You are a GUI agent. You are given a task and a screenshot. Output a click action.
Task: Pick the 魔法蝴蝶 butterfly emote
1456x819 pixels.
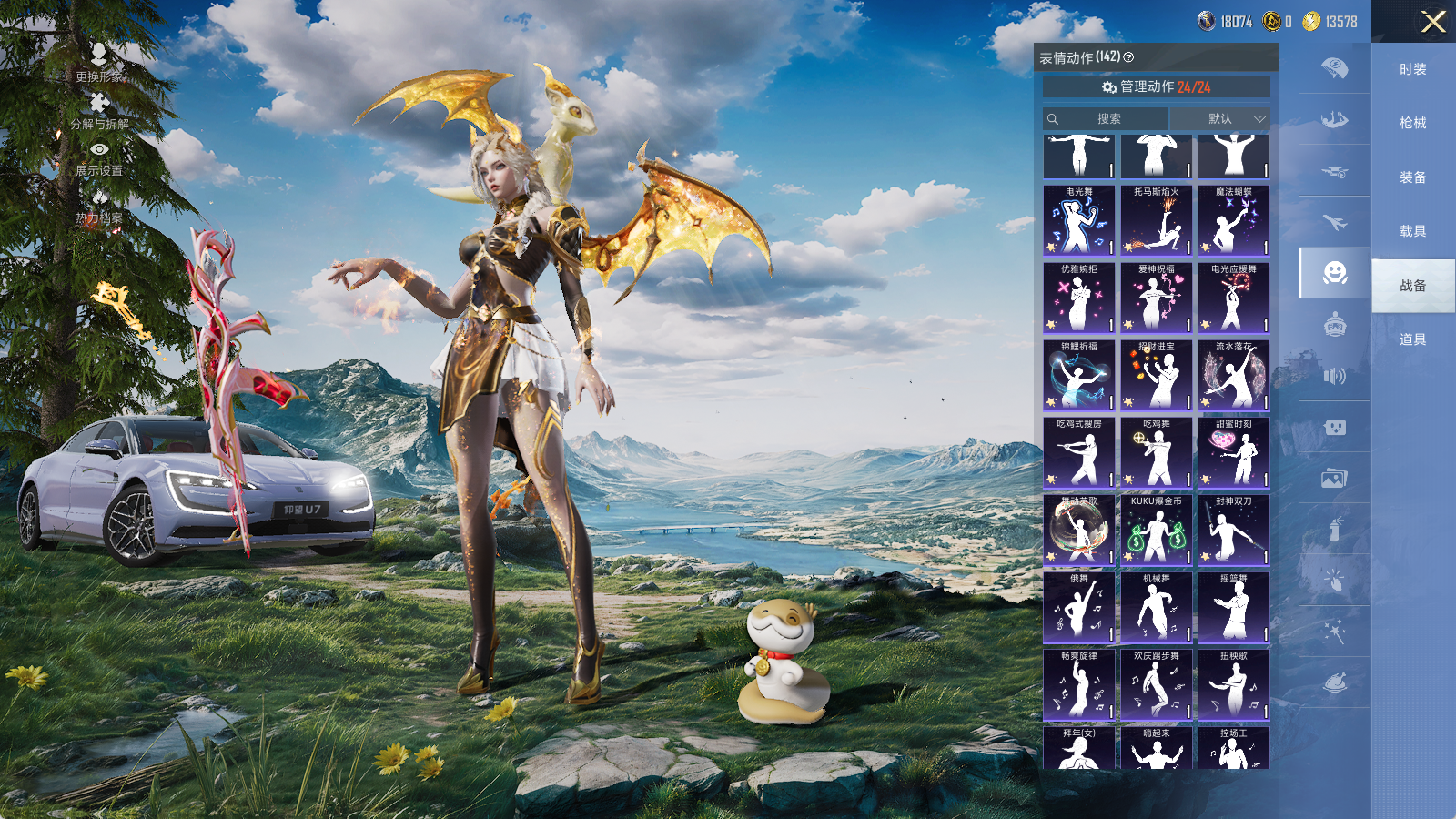[x=1233, y=220]
